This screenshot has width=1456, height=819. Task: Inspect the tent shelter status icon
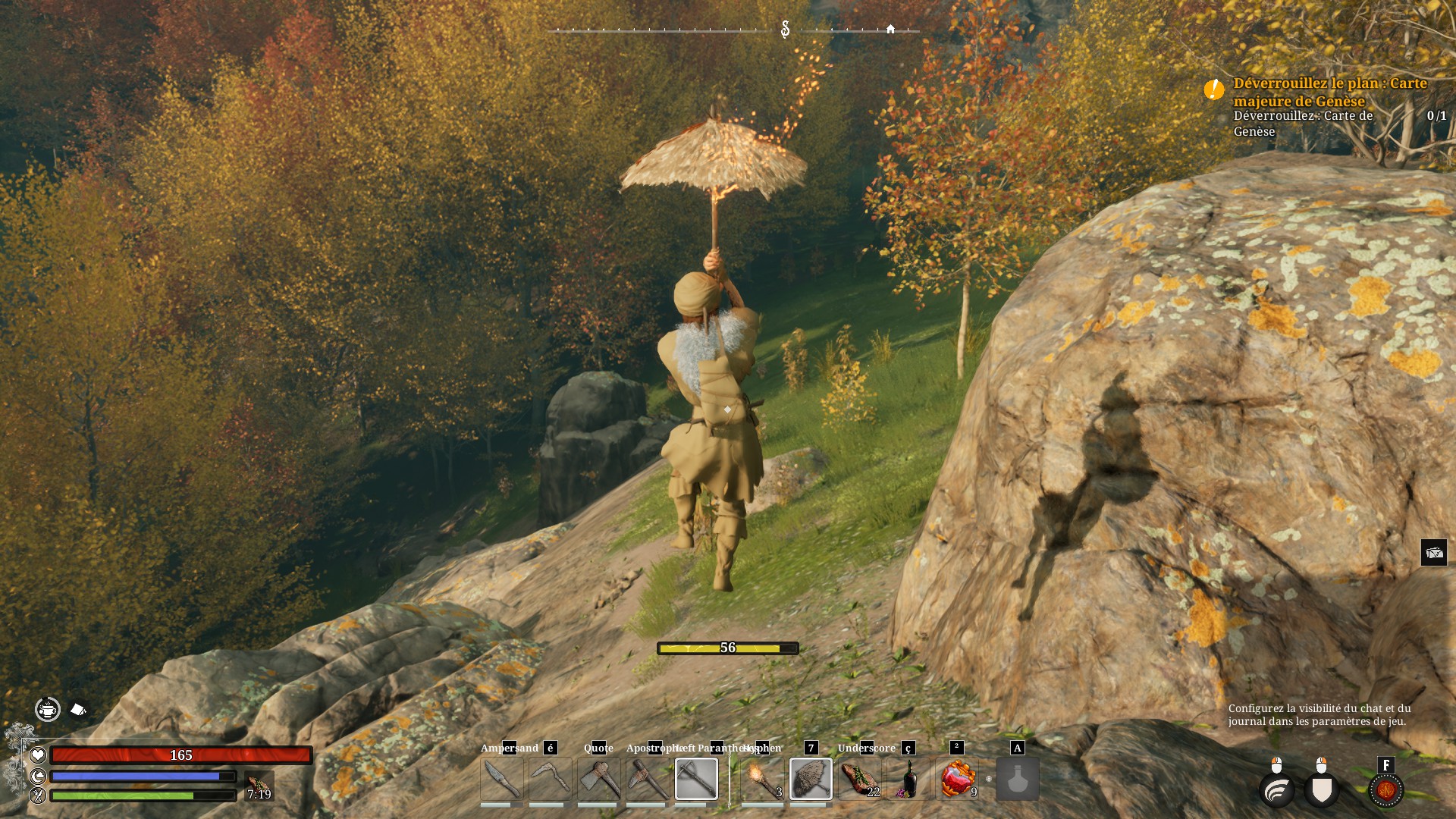tap(78, 710)
